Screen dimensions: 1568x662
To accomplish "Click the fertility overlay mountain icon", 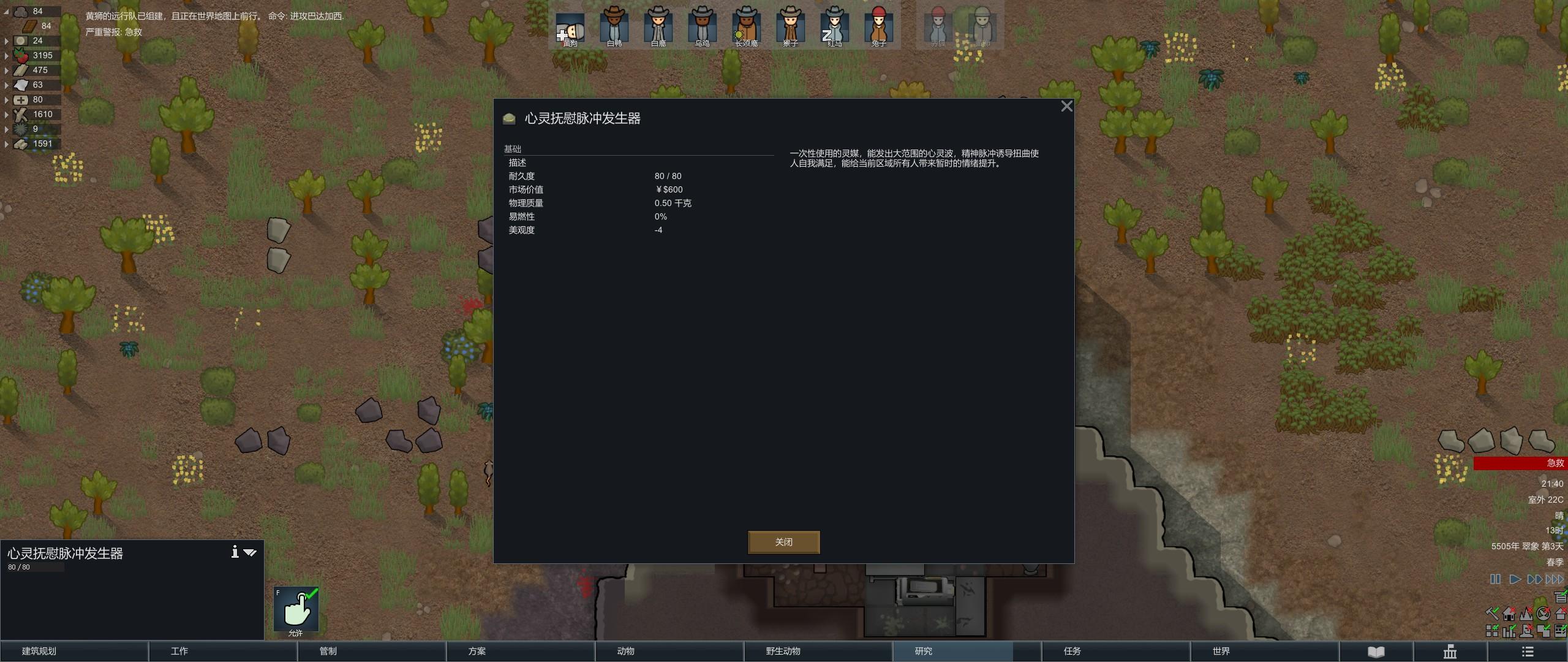I will tap(1526, 614).
